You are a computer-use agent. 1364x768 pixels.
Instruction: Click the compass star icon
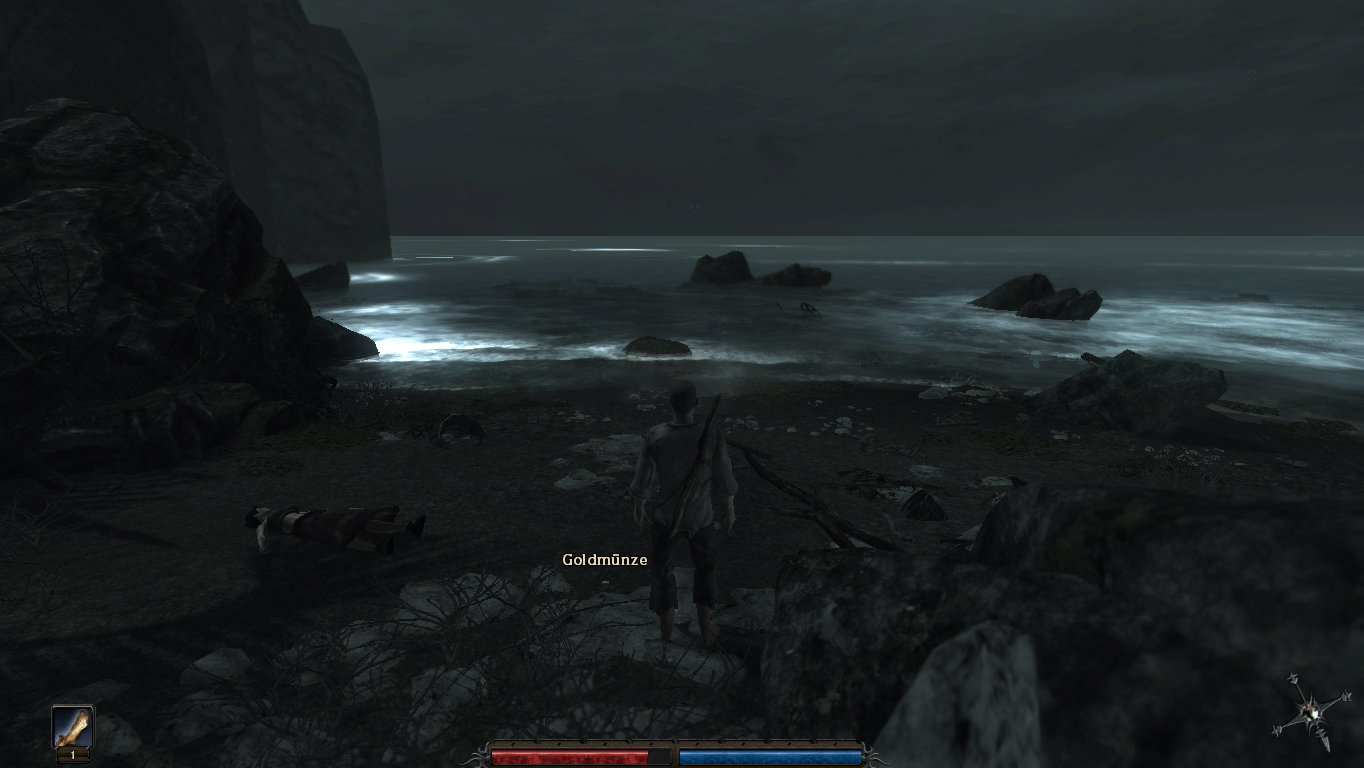(1311, 713)
